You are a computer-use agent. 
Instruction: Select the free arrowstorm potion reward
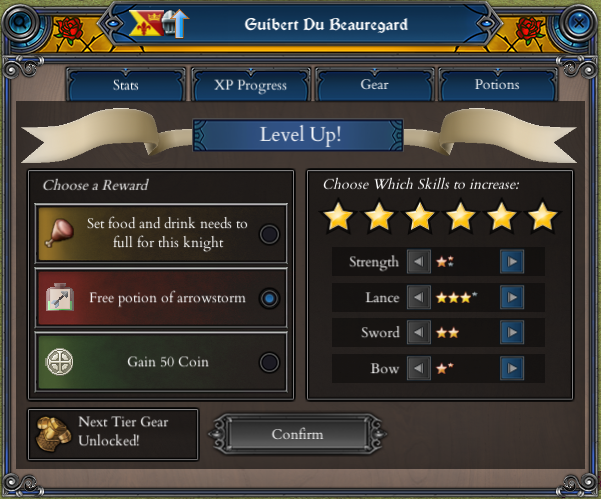pos(268,298)
